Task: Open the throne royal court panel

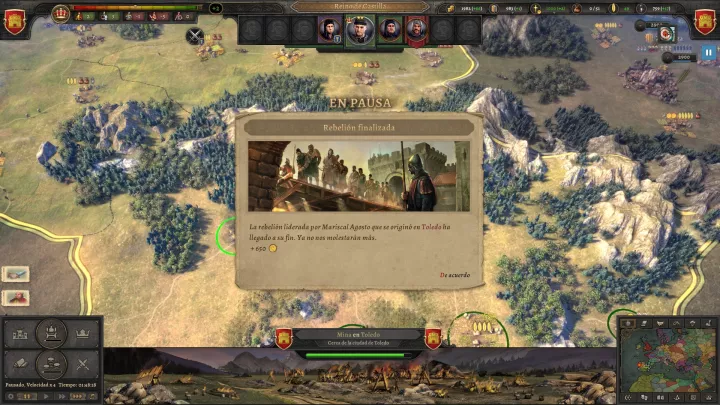Action: click(51, 332)
